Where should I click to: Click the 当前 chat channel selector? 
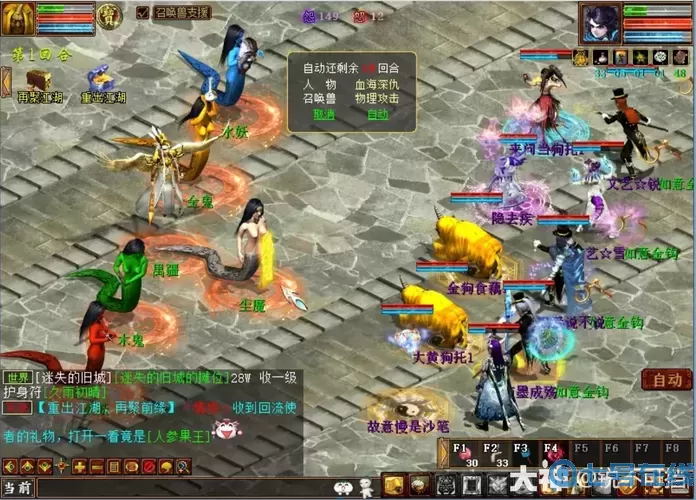(18, 488)
